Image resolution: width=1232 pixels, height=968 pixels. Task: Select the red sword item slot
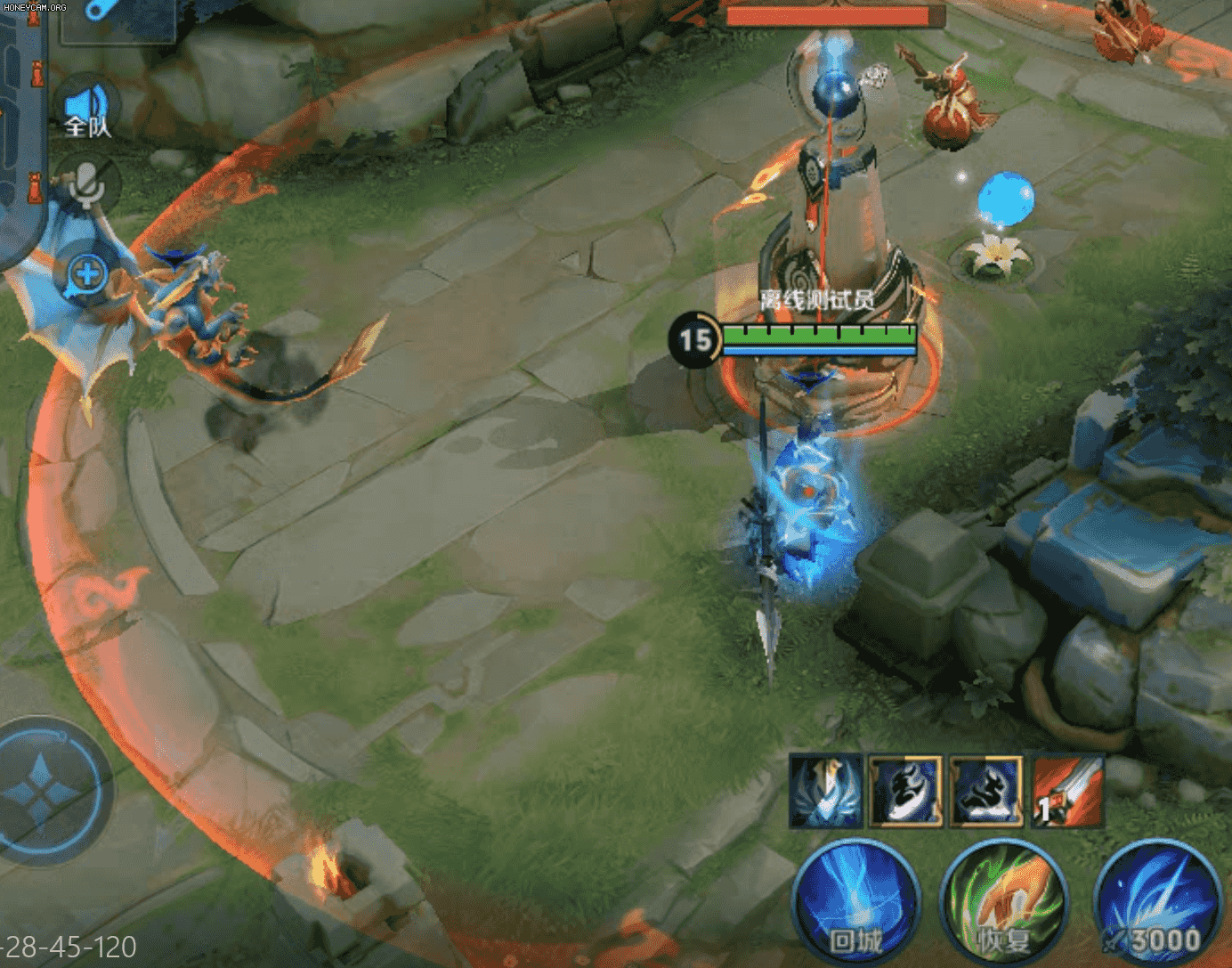[x=1068, y=792]
